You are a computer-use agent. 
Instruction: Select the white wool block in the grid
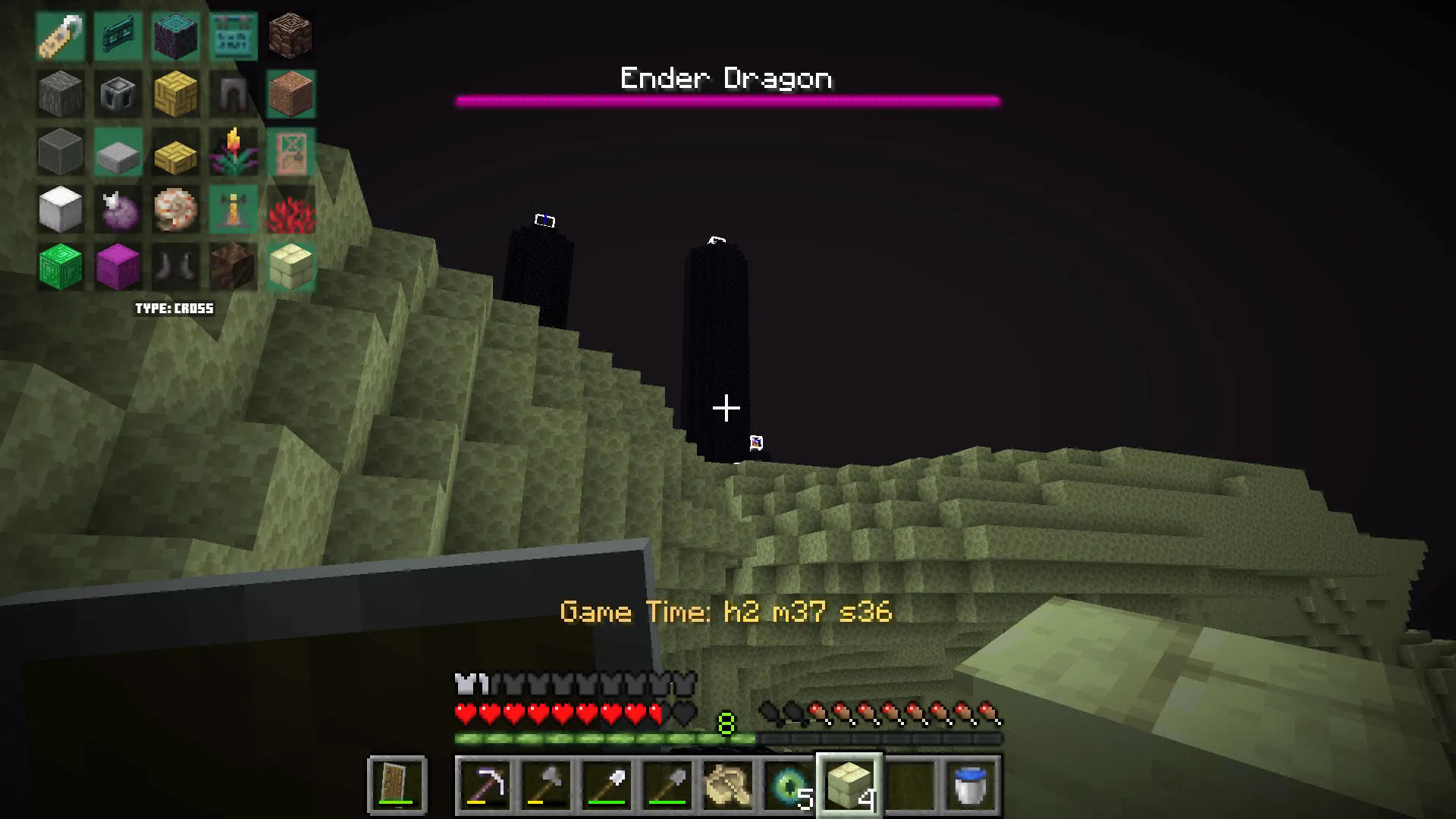pyautogui.click(x=60, y=209)
